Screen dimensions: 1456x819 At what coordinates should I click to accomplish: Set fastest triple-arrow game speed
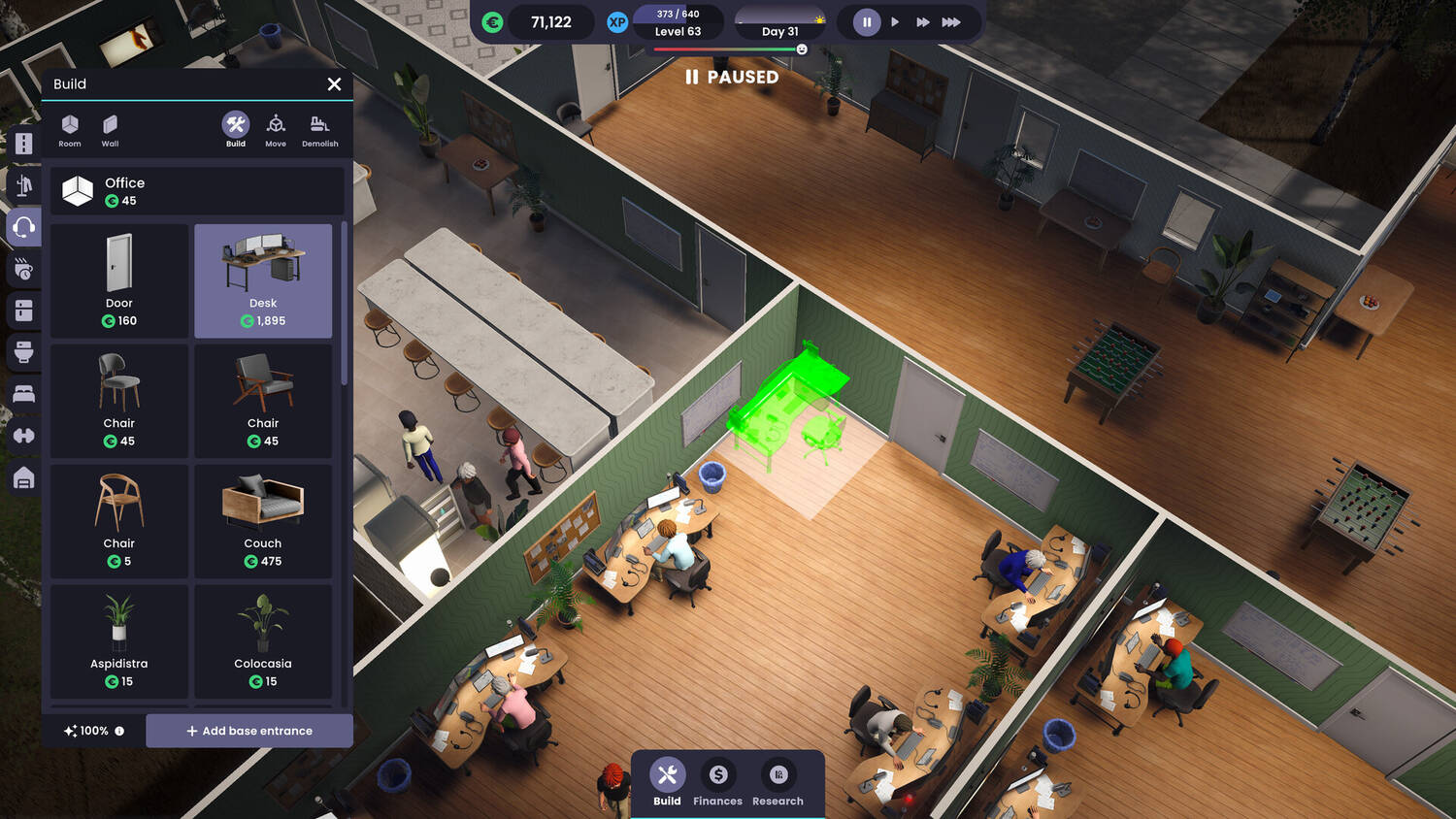(x=951, y=21)
